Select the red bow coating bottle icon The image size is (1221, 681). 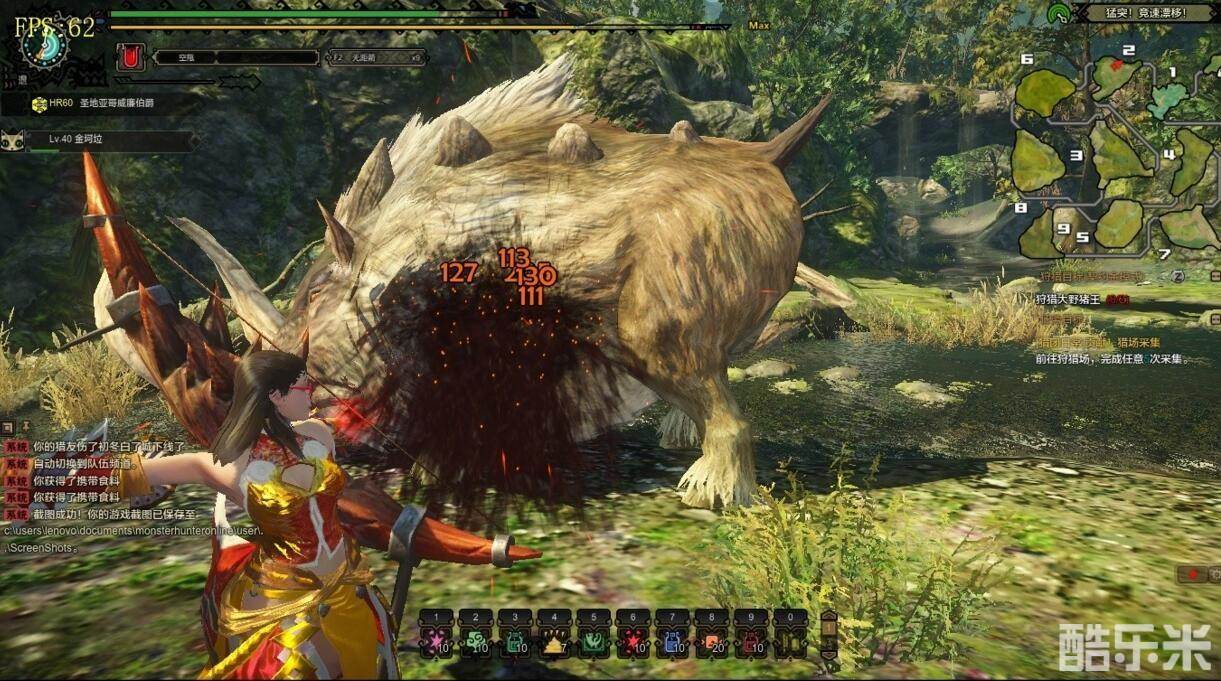click(x=129, y=57)
